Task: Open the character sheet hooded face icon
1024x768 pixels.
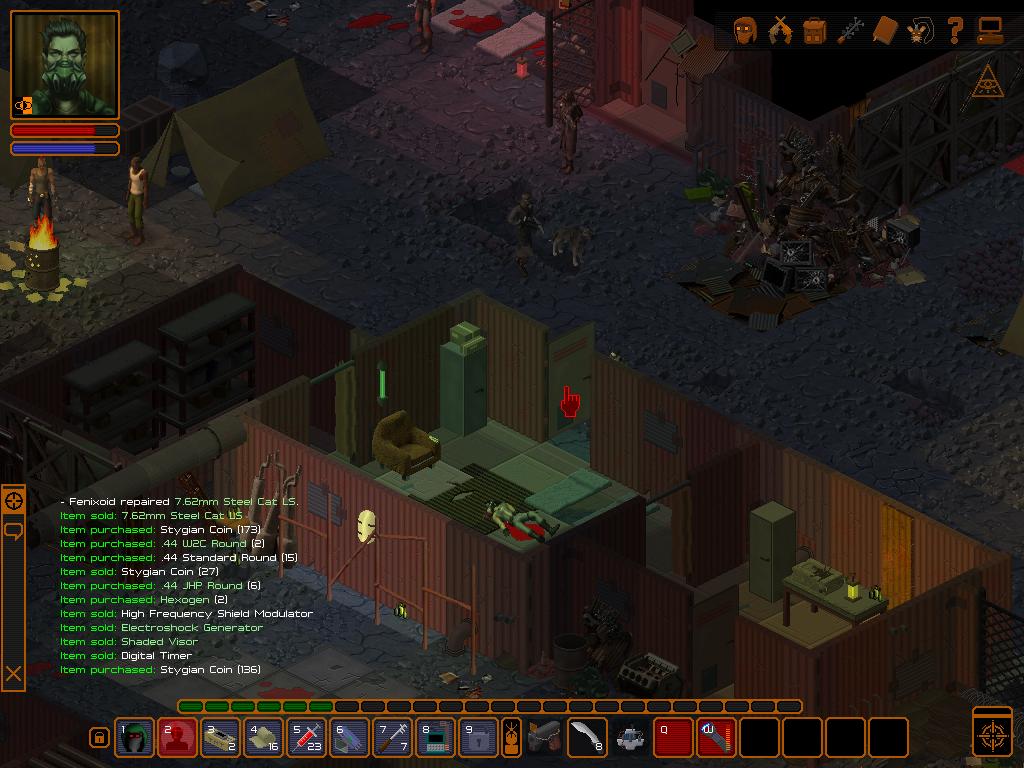Action: 745,31
